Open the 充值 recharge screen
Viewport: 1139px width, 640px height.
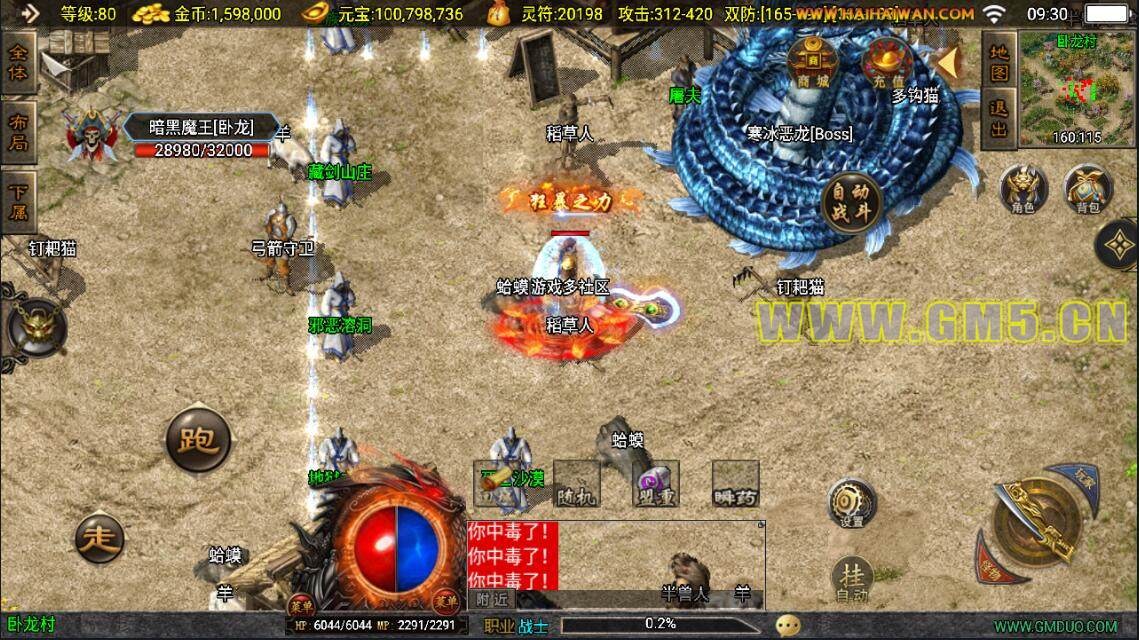(882, 64)
